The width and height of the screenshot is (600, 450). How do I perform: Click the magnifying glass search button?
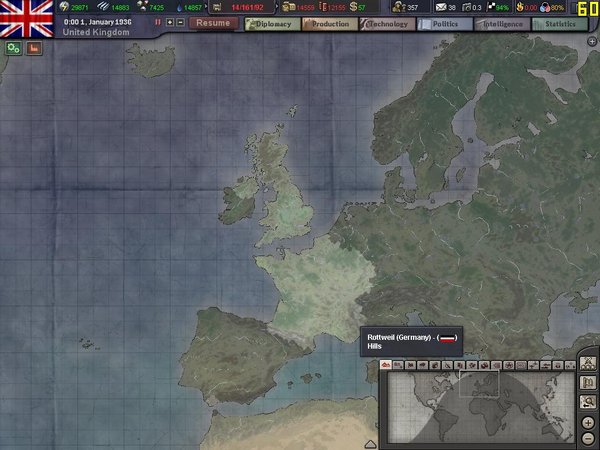[588, 401]
